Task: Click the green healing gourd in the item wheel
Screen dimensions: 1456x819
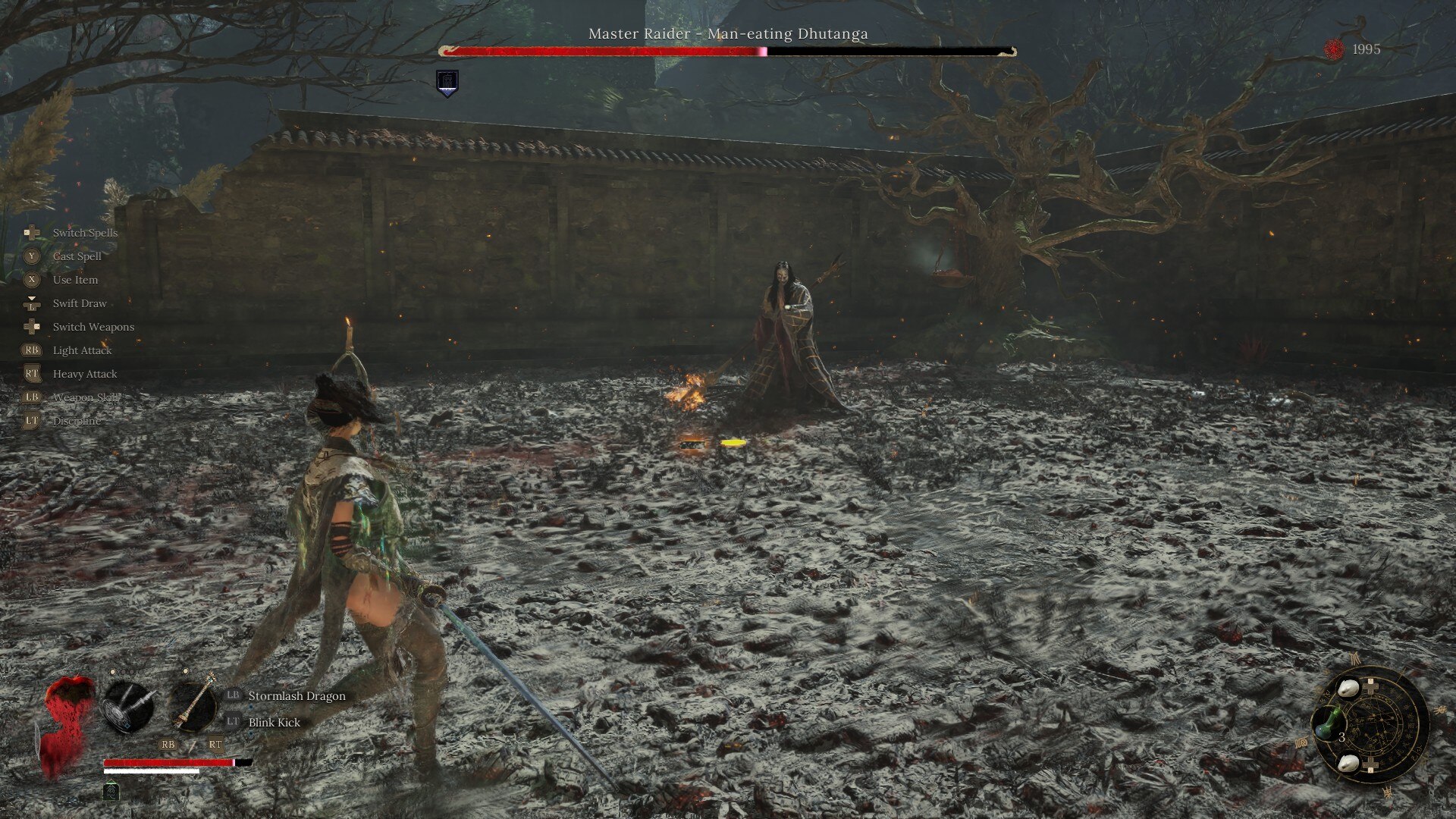Action: 1329,720
